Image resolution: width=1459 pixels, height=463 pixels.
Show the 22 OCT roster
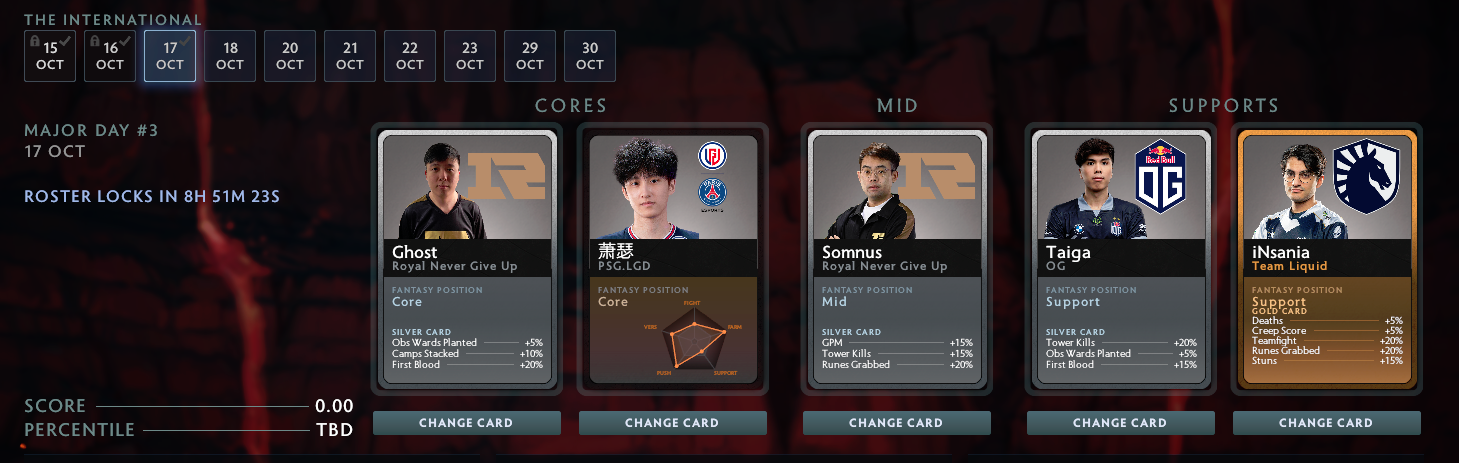pyautogui.click(x=410, y=56)
